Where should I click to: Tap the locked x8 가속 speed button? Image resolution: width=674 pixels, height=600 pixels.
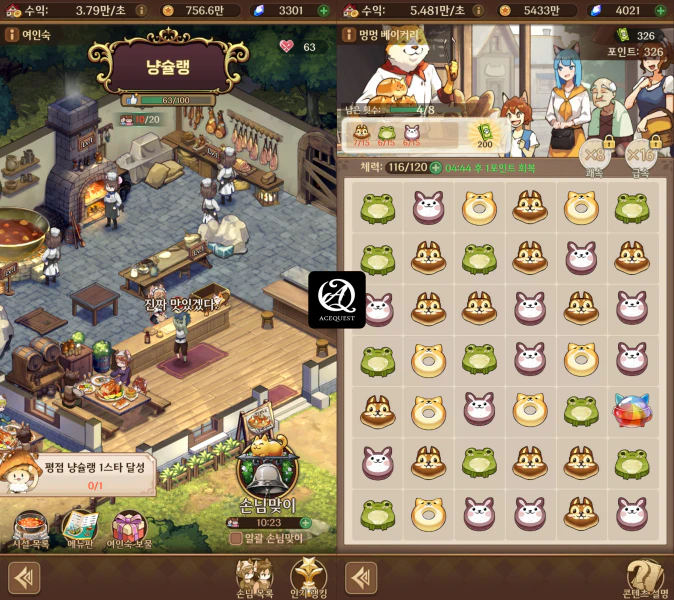[x=596, y=156]
